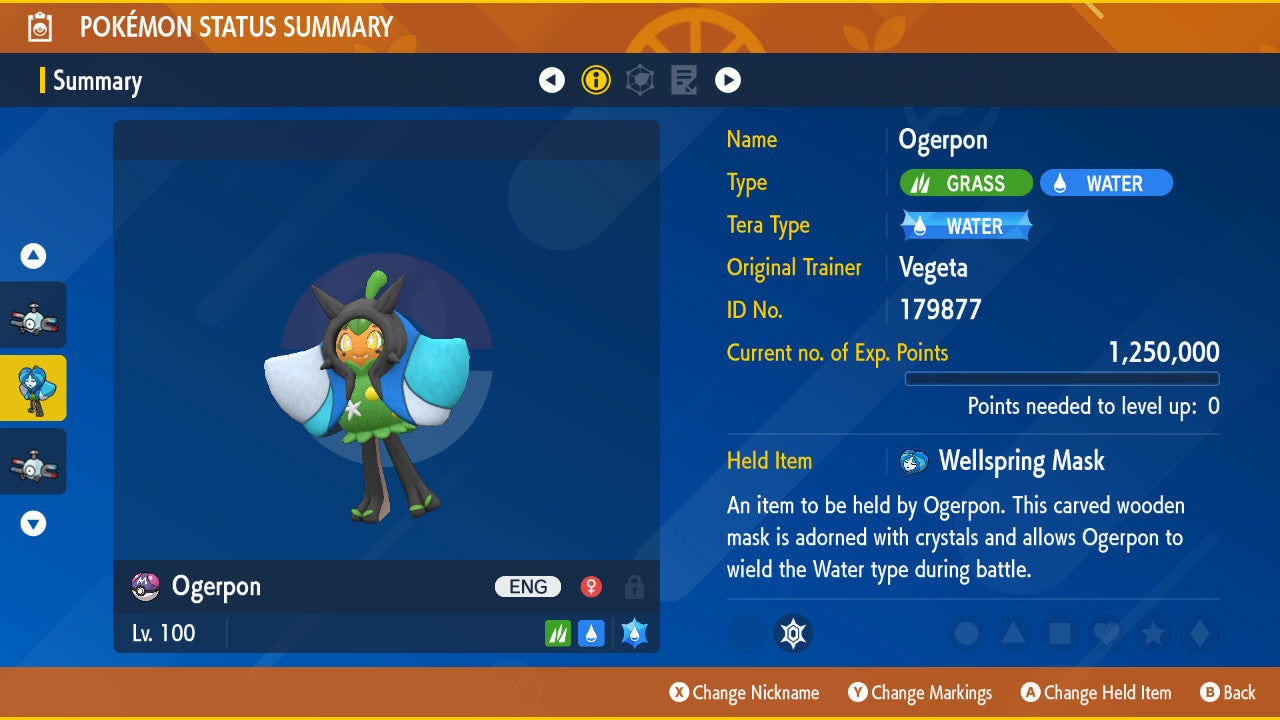Click the down arrow below party list
The image size is (1280, 720).
coord(33,523)
